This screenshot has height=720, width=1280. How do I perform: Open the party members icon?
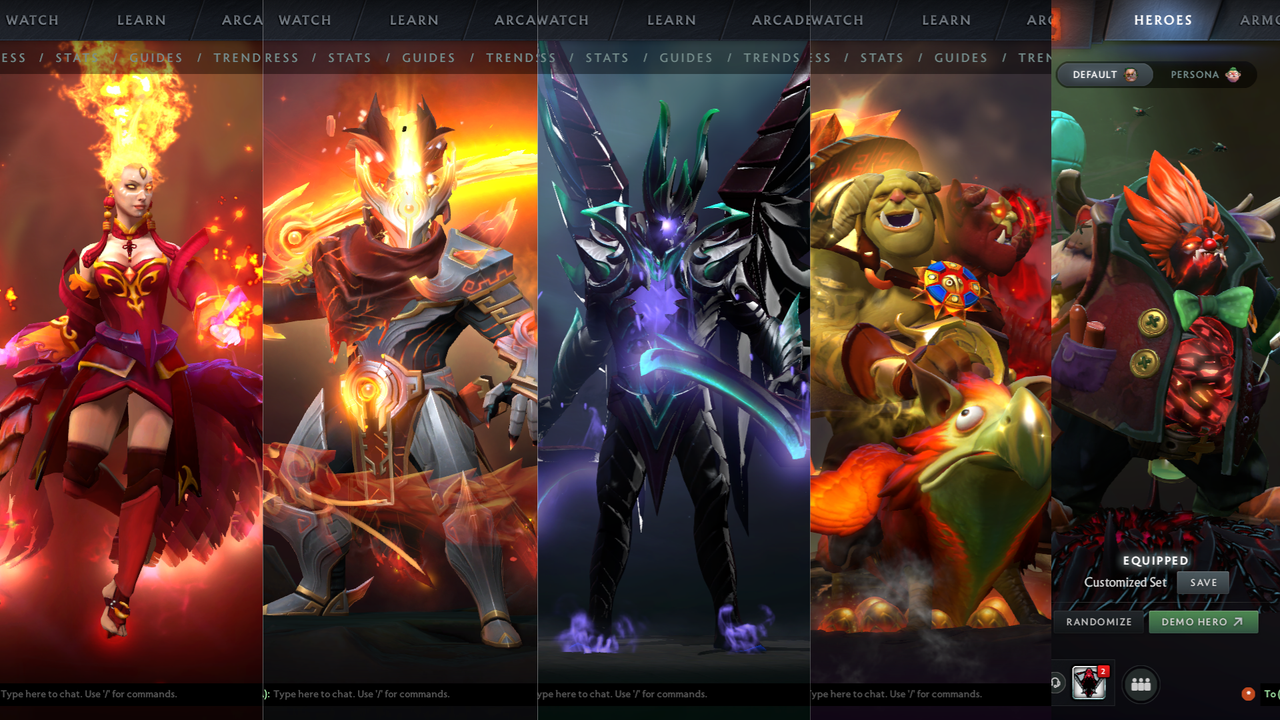click(1140, 684)
